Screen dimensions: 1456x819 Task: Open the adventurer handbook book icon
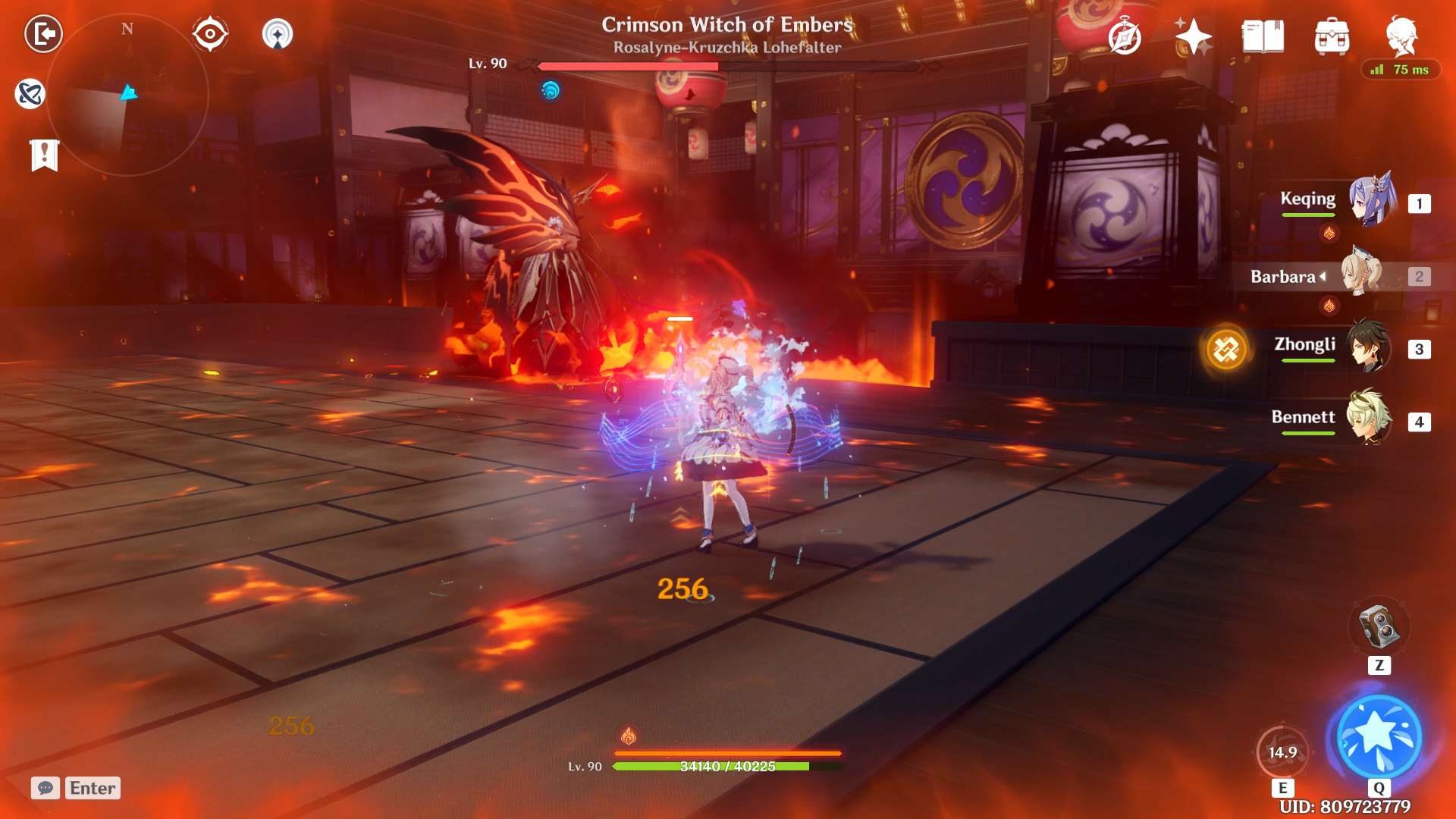point(1263,36)
